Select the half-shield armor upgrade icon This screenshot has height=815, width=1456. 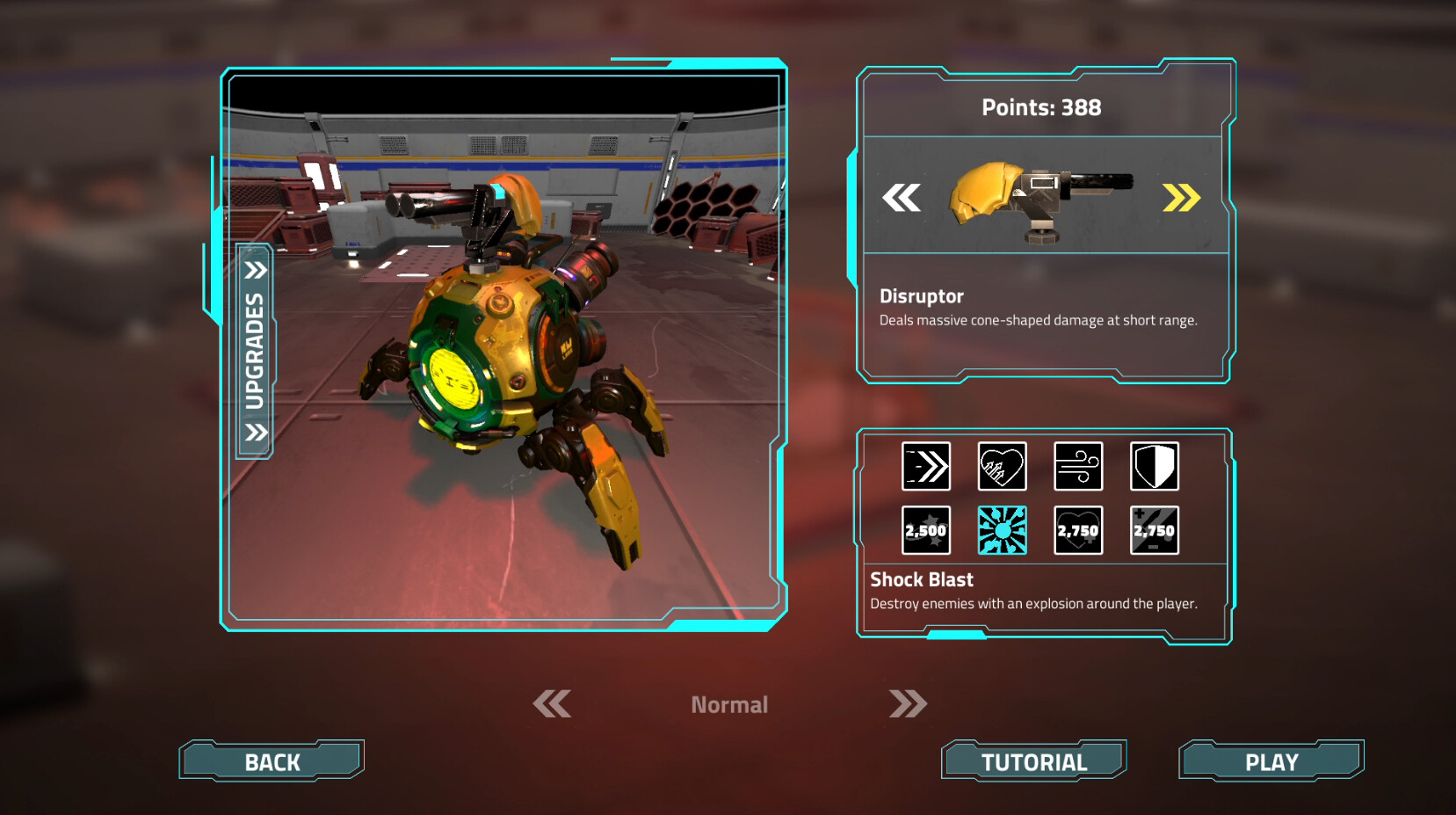click(1155, 466)
